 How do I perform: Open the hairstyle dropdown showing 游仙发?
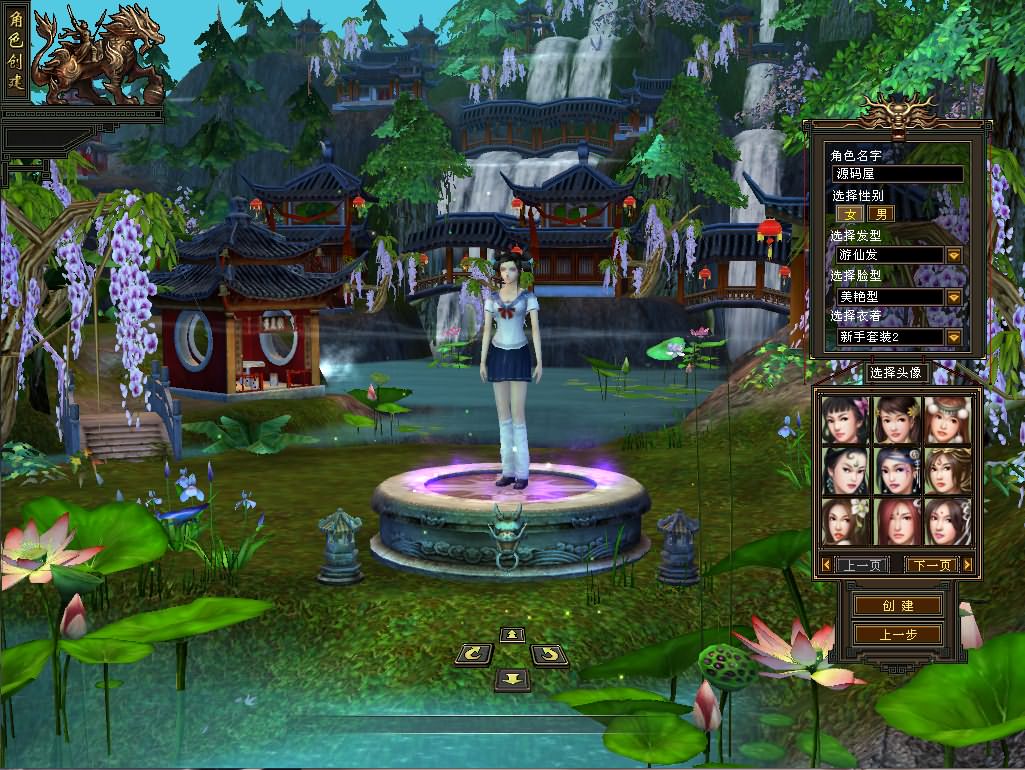coord(953,255)
